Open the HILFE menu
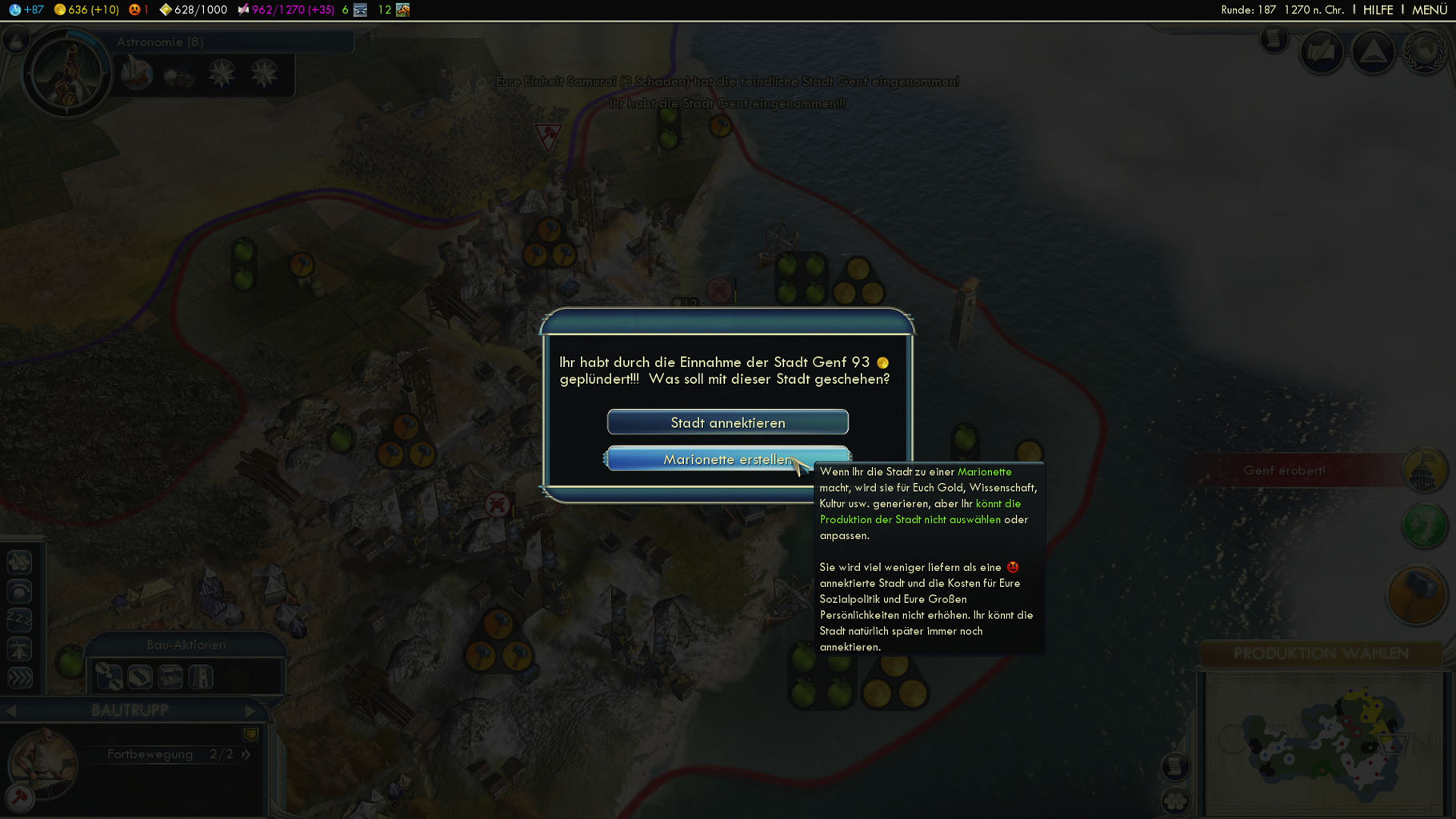Viewport: 1456px width, 819px height. coord(1378,10)
